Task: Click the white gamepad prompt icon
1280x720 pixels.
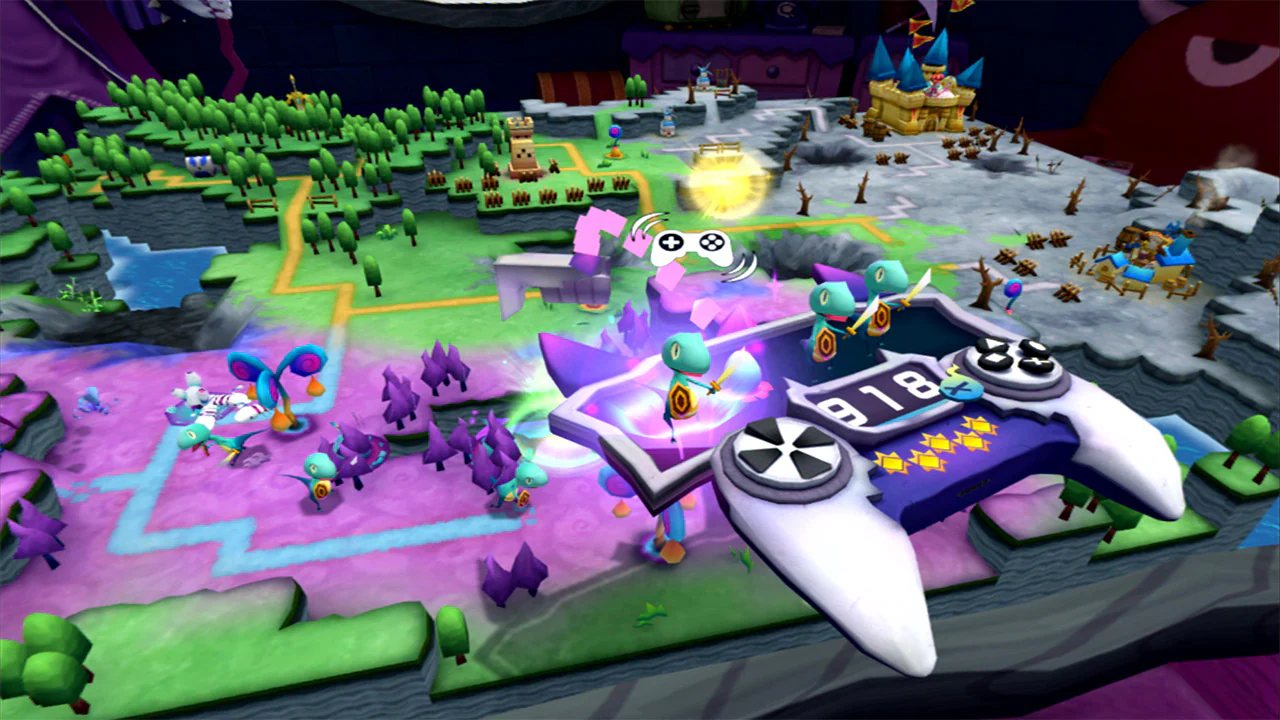Action: pos(692,243)
